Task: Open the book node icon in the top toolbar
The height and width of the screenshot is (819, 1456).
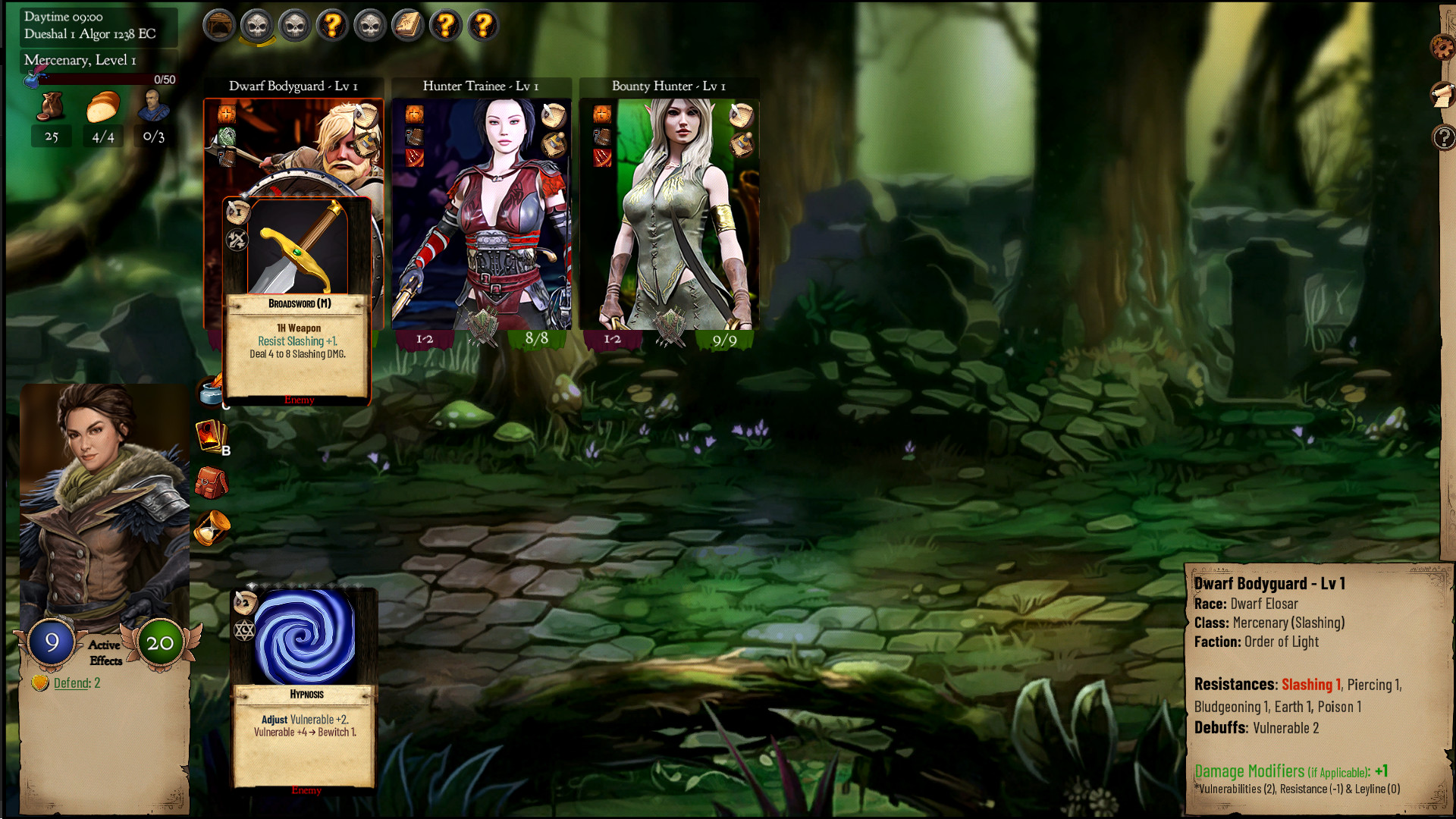Action: tap(407, 24)
